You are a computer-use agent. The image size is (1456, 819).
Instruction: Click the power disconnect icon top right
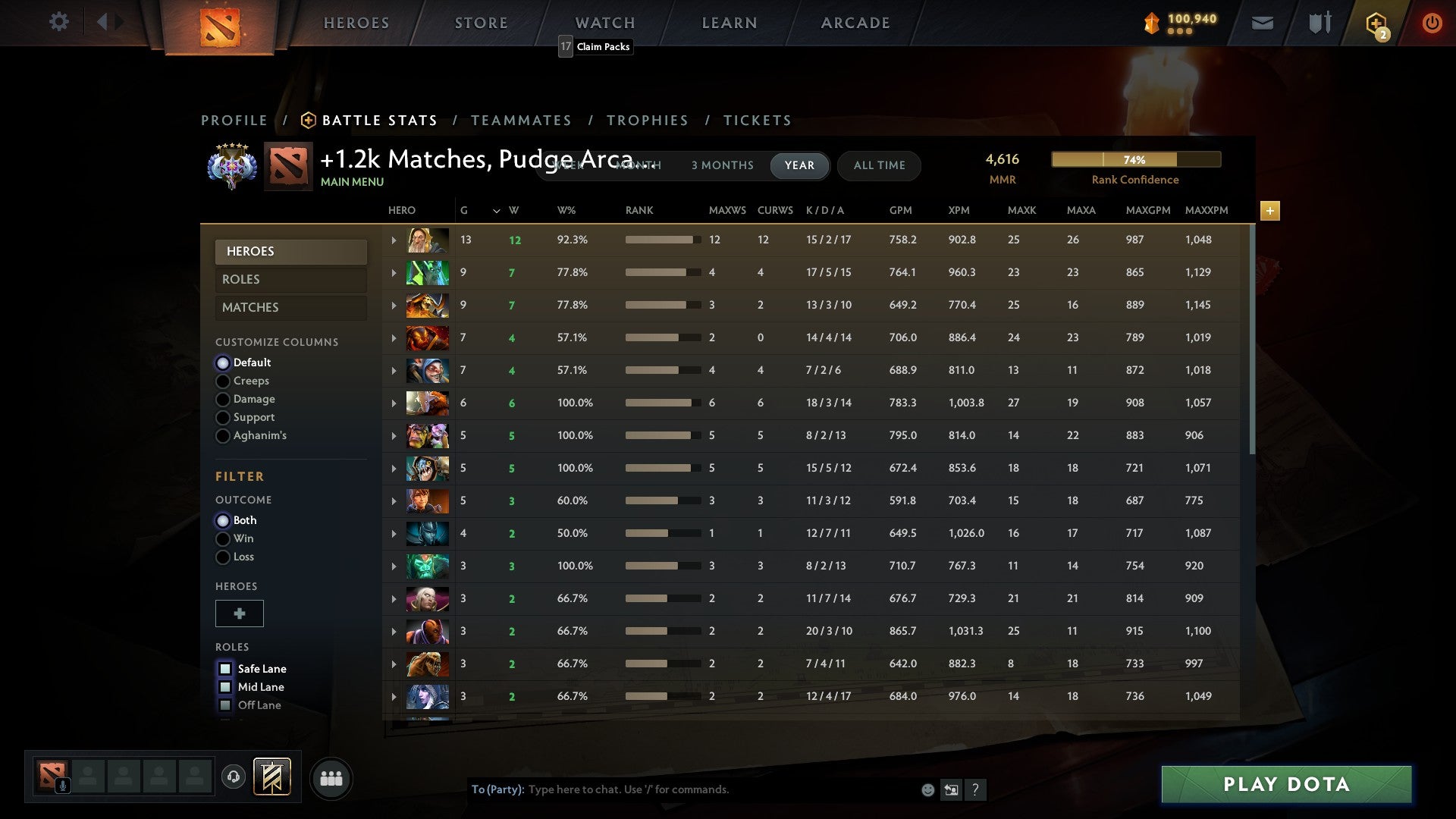point(1432,22)
